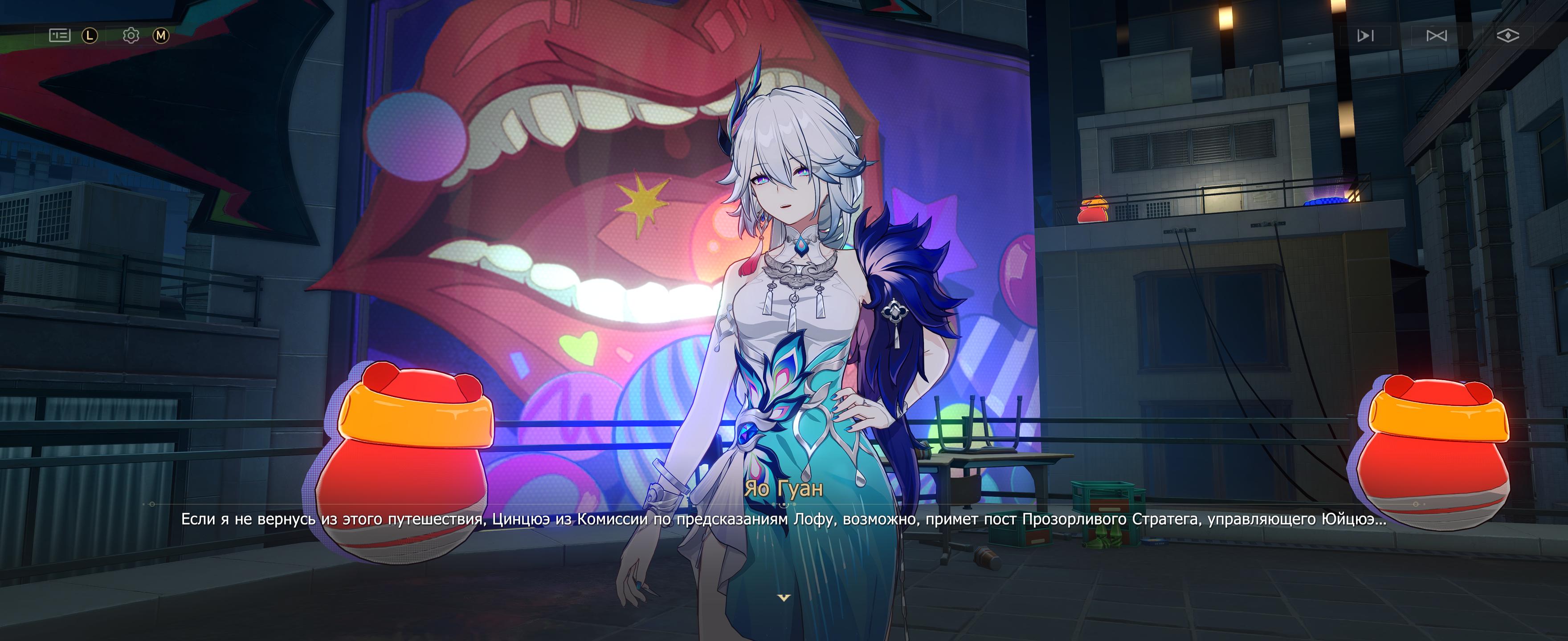Hide the interface with the eye icon
Image resolution: width=1568 pixels, height=641 pixels.
pyautogui.click(x=1508, y=36)
